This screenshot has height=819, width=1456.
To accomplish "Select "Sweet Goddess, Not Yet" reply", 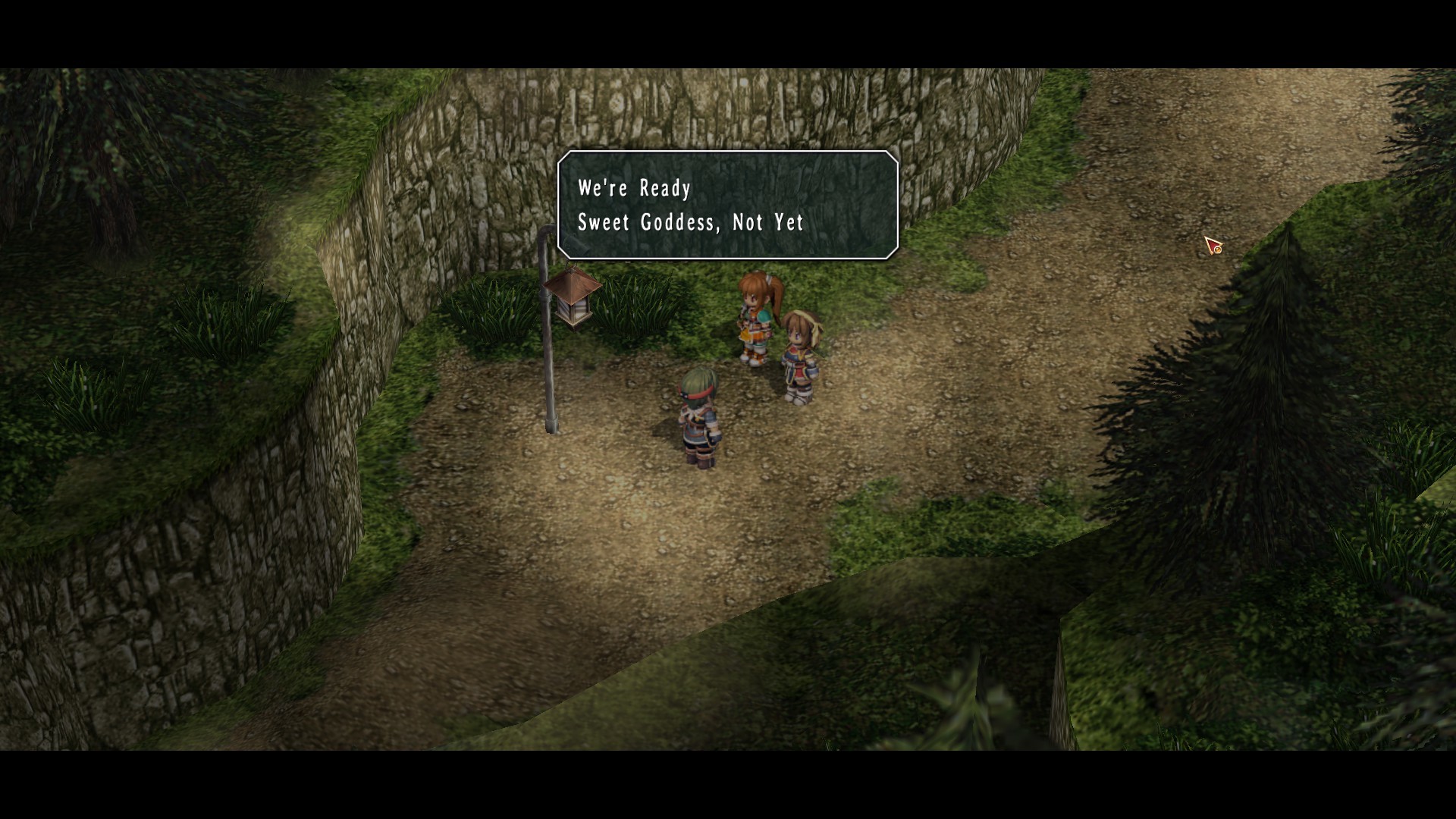I will click(x=690, y=222).
